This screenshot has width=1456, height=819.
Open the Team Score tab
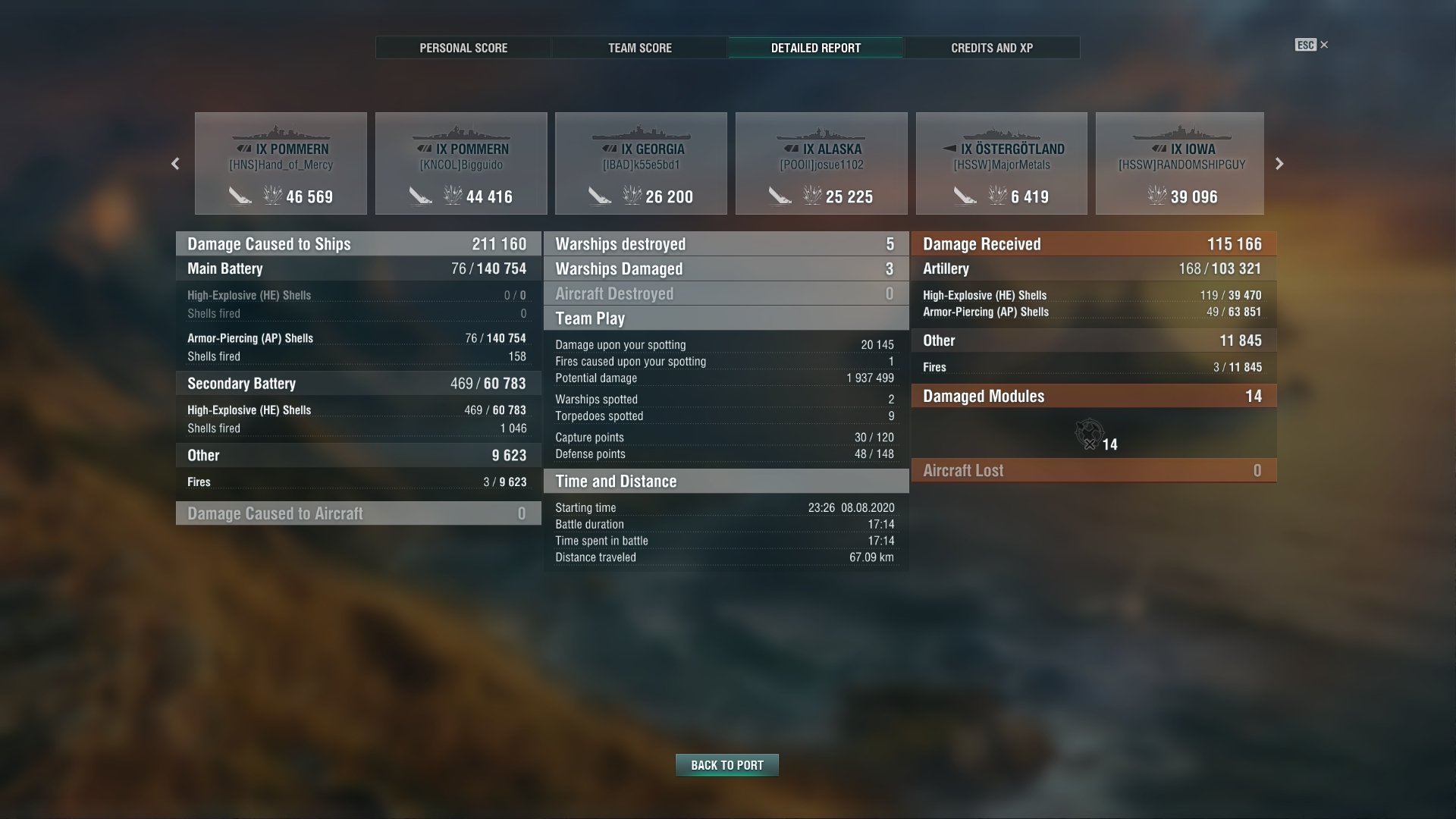coord(639,48)
